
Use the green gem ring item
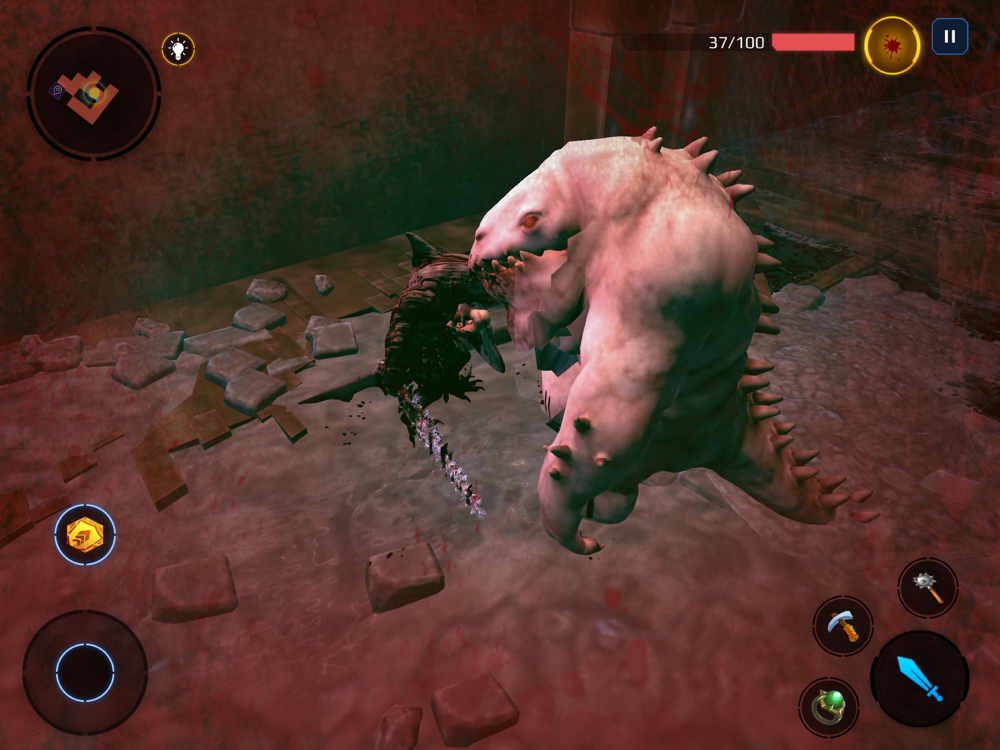click(829, 707)
